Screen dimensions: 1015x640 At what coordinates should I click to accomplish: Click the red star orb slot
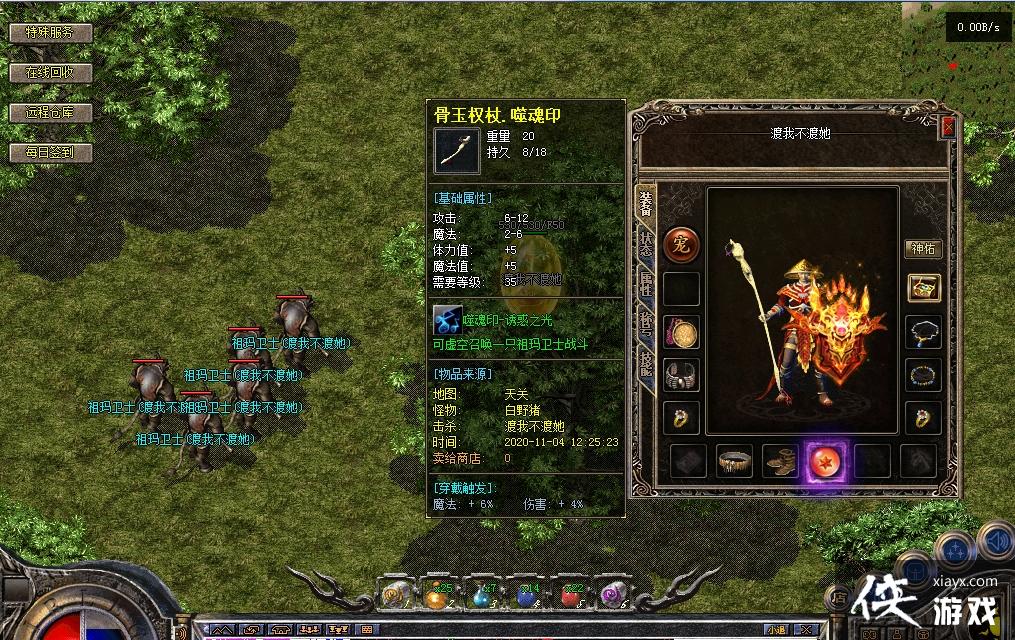tap(827, 461)
